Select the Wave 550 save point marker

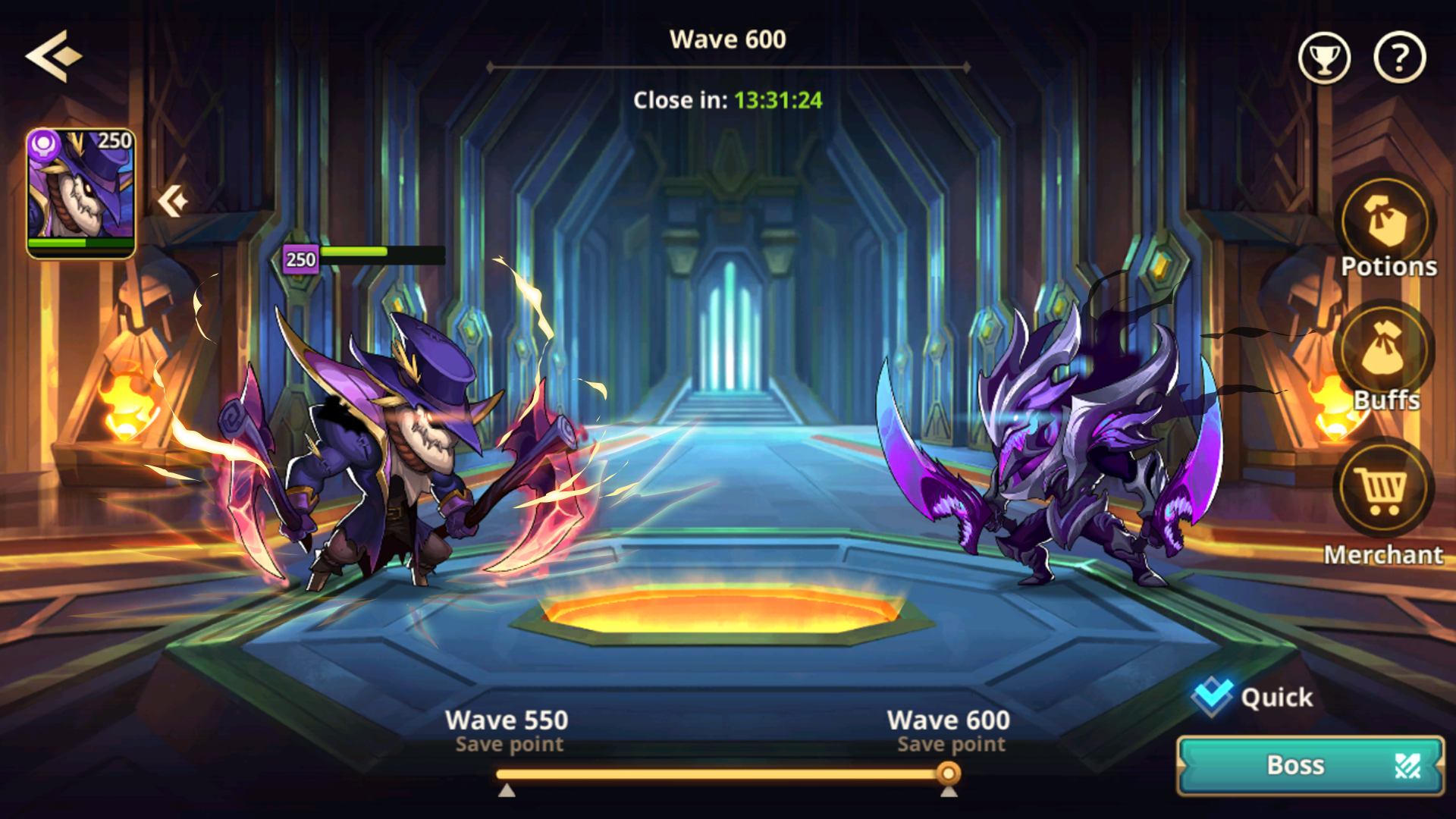coord(507,790)
